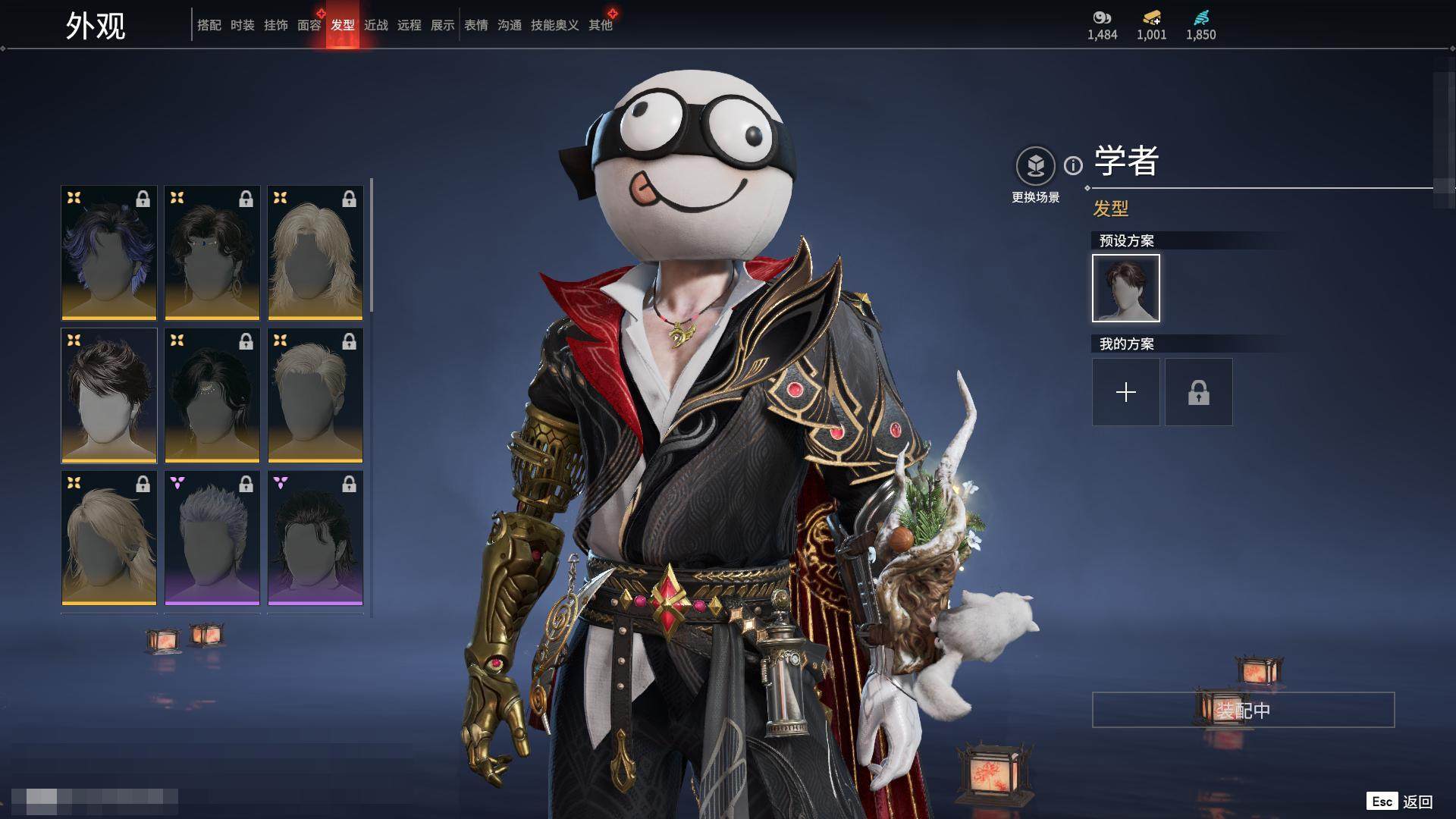Choose the purple-streaked curly hairstyle
This screenshot has height=819, width=1456.
tap(109, 253)
